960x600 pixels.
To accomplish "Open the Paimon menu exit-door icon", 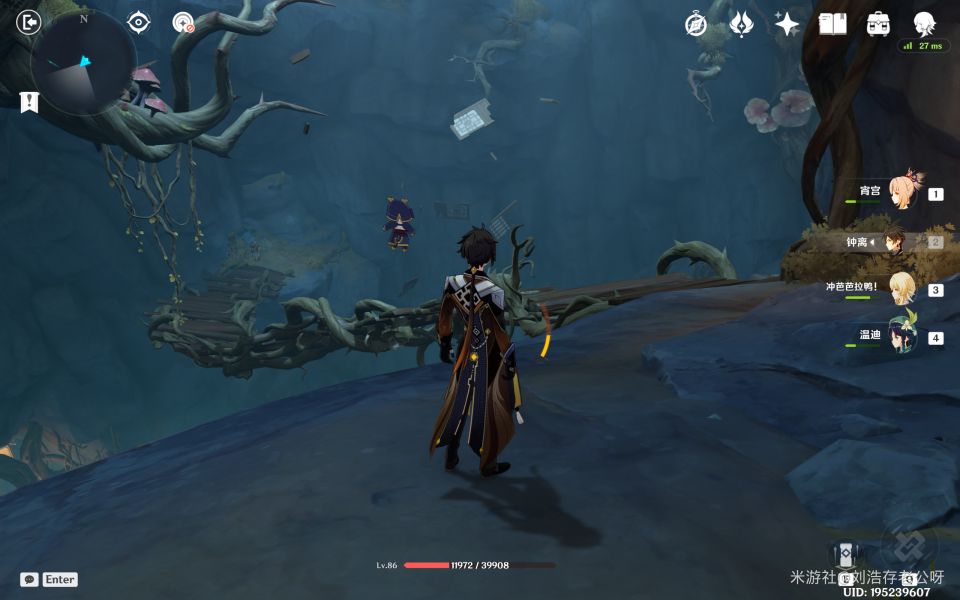I will coord(29,22).
